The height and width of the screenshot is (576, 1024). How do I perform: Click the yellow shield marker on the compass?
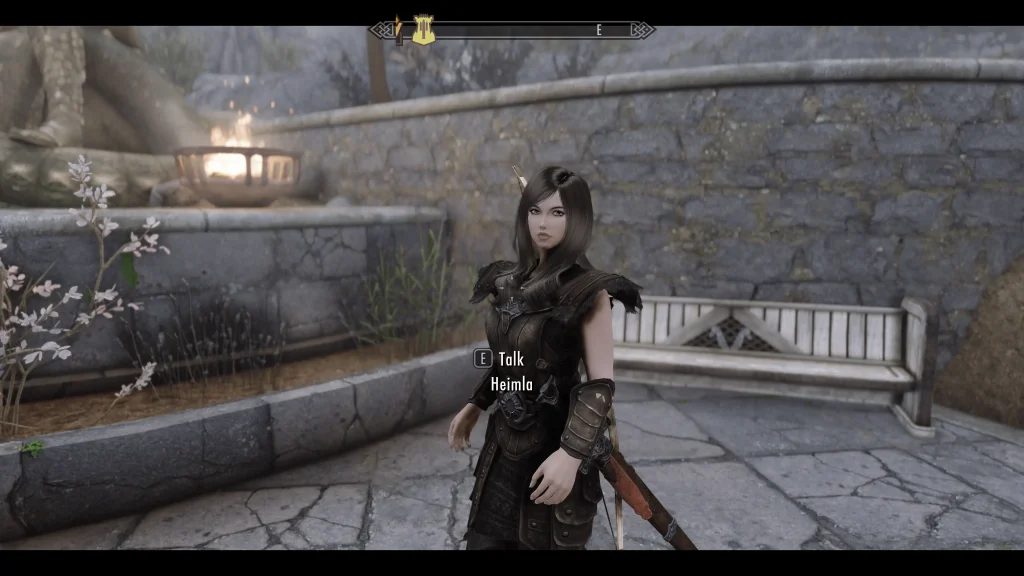[x=423, y=30]
